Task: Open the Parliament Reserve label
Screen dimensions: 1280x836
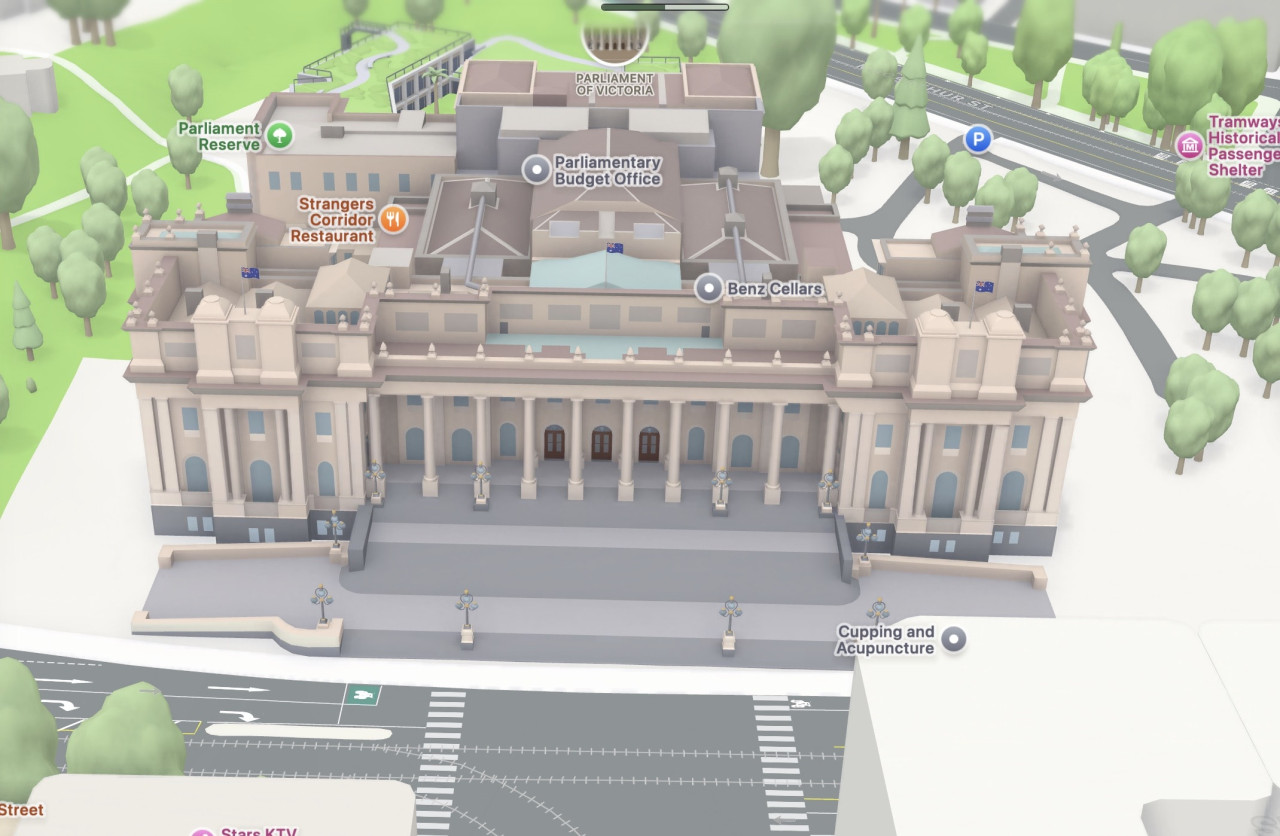Action: pos(218,136)
